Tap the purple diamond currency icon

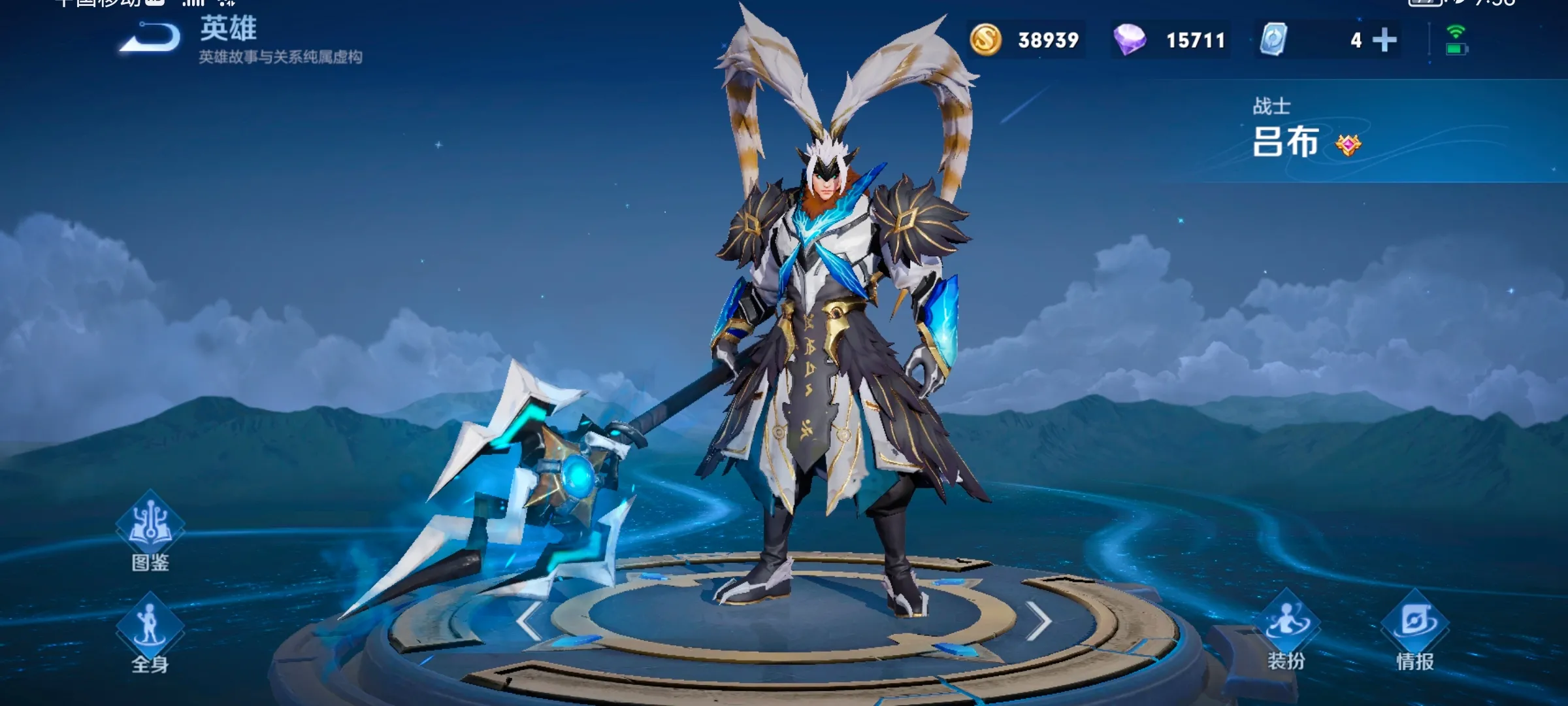coord(1129,40)
